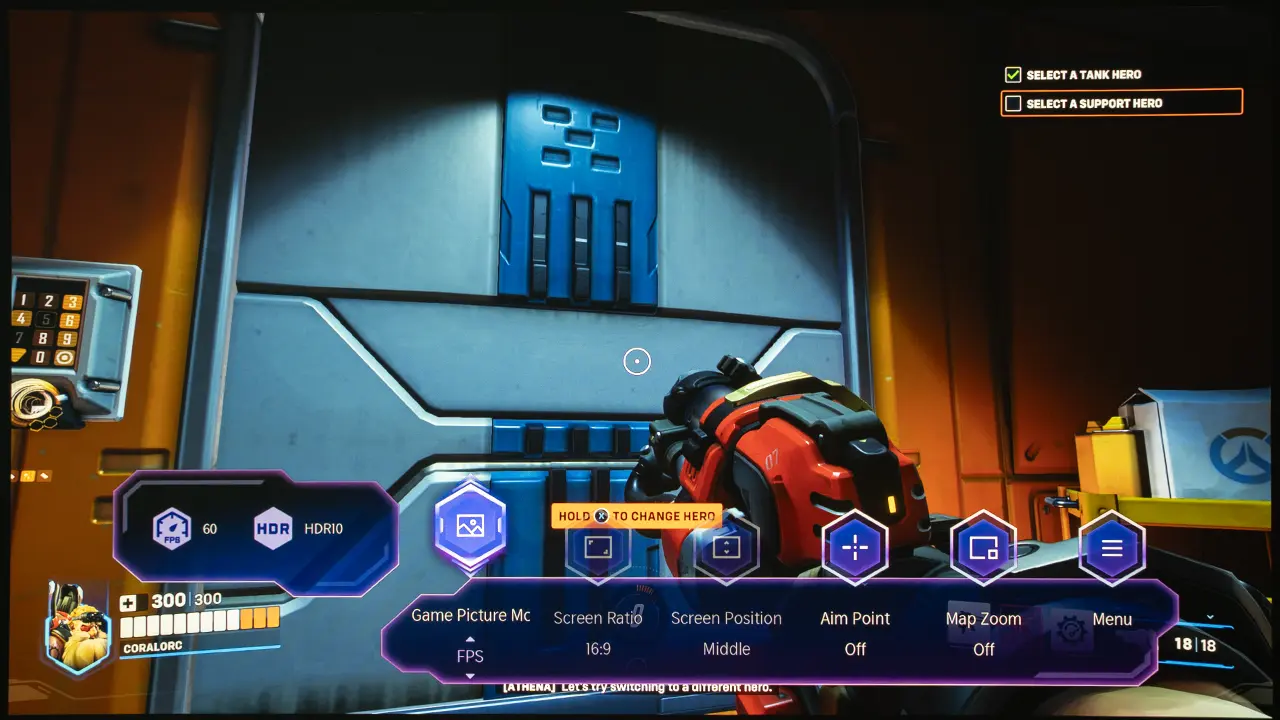Open the Screen Position icon
The height and width of the screenshot is (720, 1280).
727,548
